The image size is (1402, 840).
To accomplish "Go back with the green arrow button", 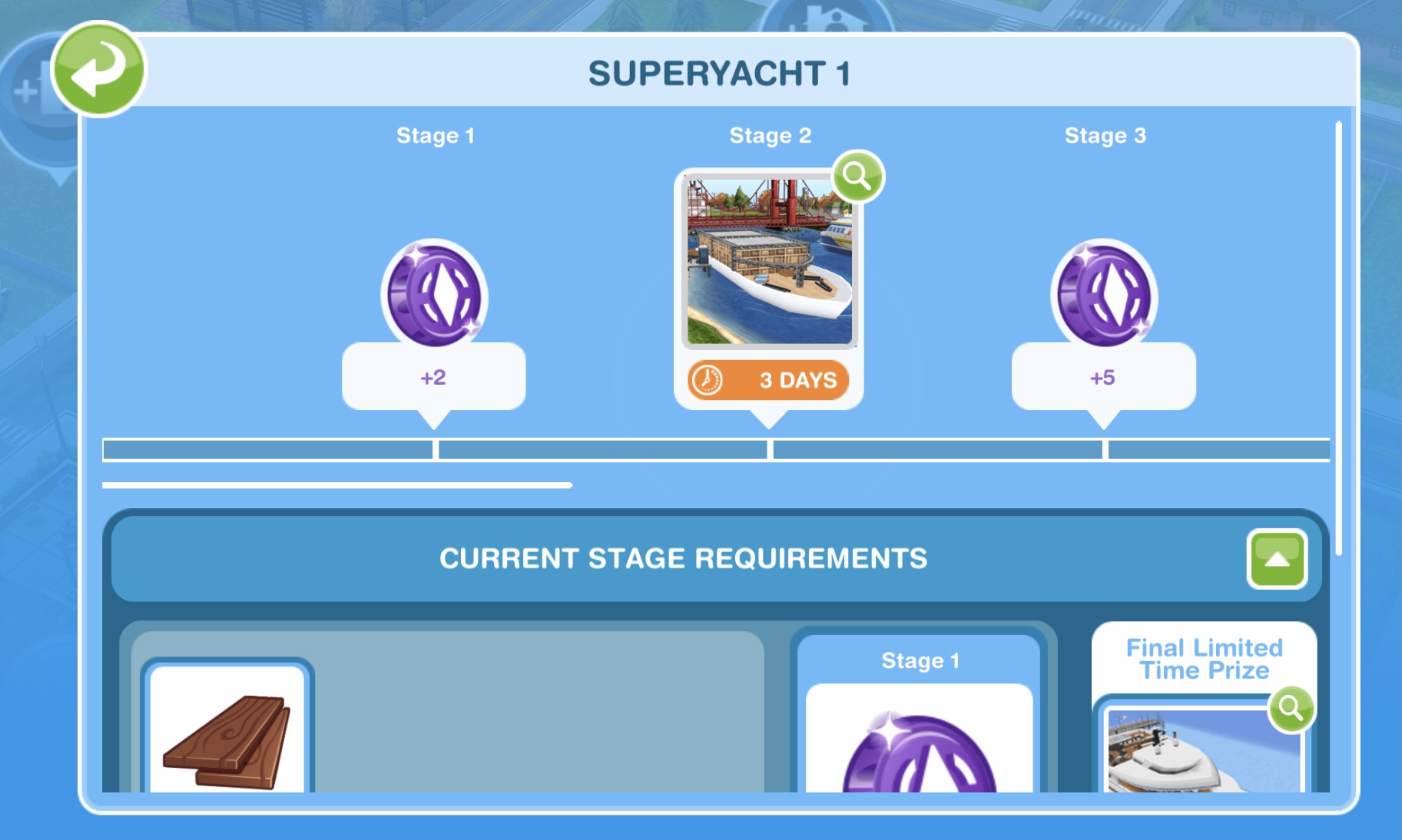I will click(98, 70).
